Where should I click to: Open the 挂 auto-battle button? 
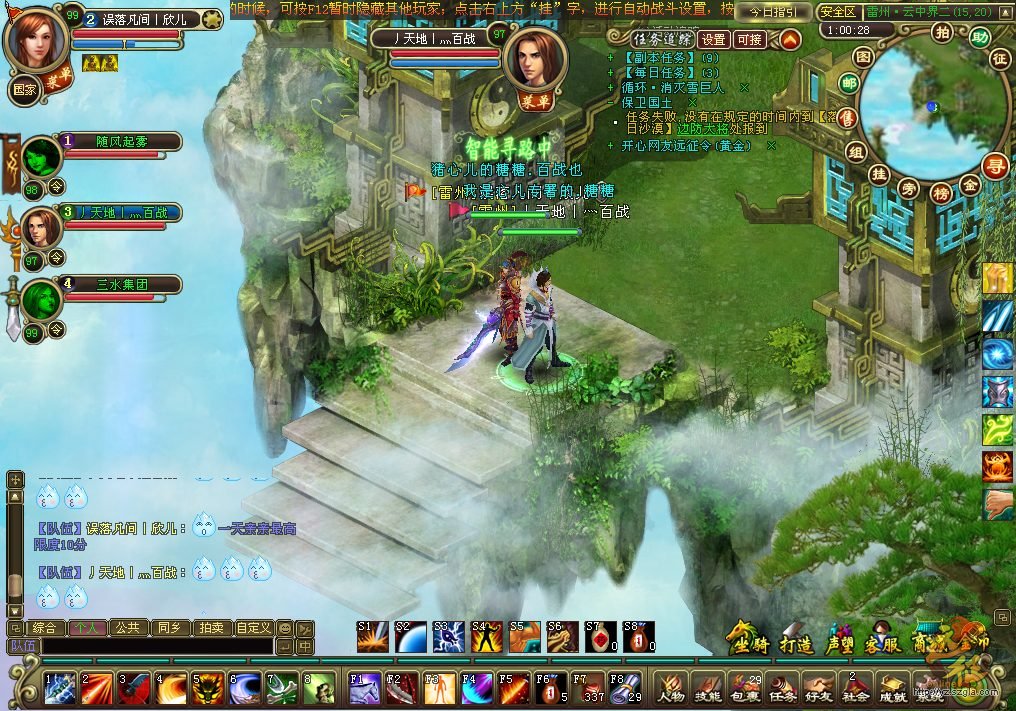pos(879,174)
